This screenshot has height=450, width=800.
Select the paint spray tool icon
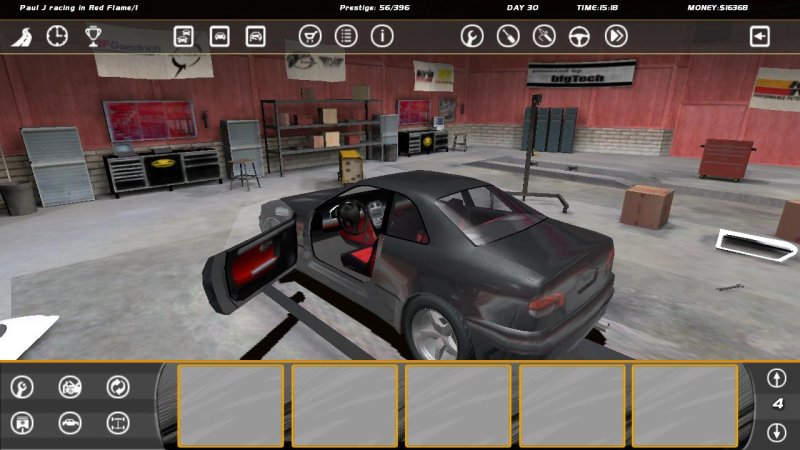pos(543,37)
